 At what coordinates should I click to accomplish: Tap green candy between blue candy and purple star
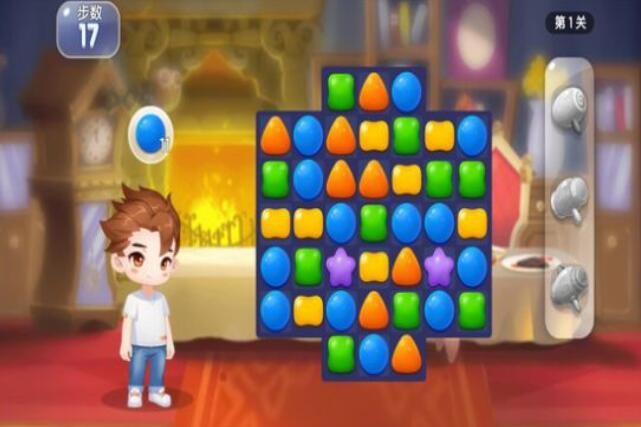coord(308,266)
